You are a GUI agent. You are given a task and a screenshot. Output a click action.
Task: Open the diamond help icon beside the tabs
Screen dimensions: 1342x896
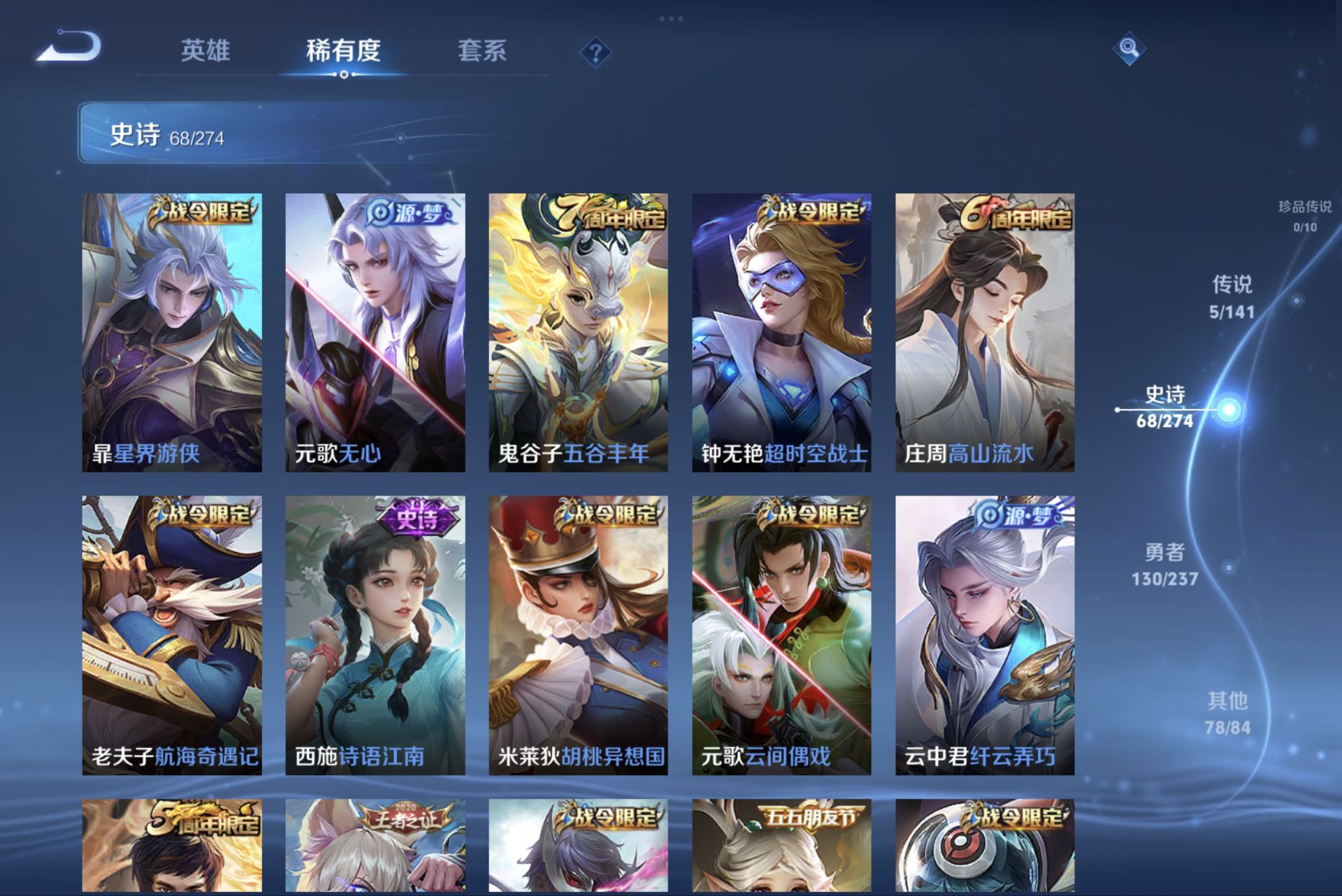pos(595,51)
